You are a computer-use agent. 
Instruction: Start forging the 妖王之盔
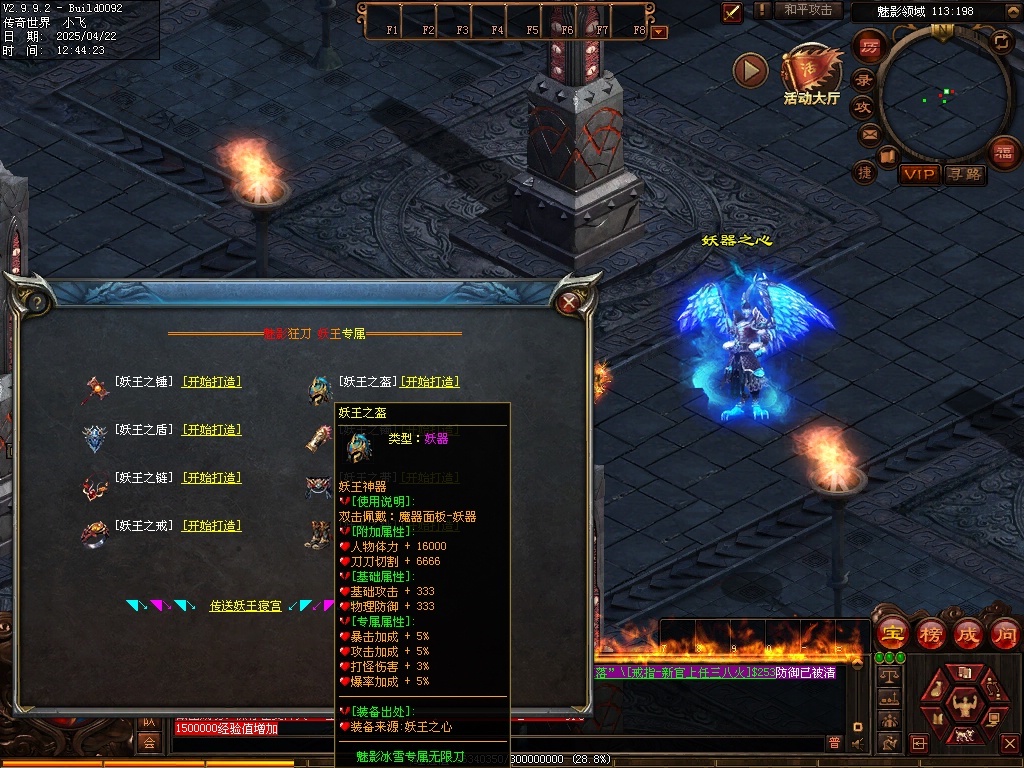click(x=430, y=381)
